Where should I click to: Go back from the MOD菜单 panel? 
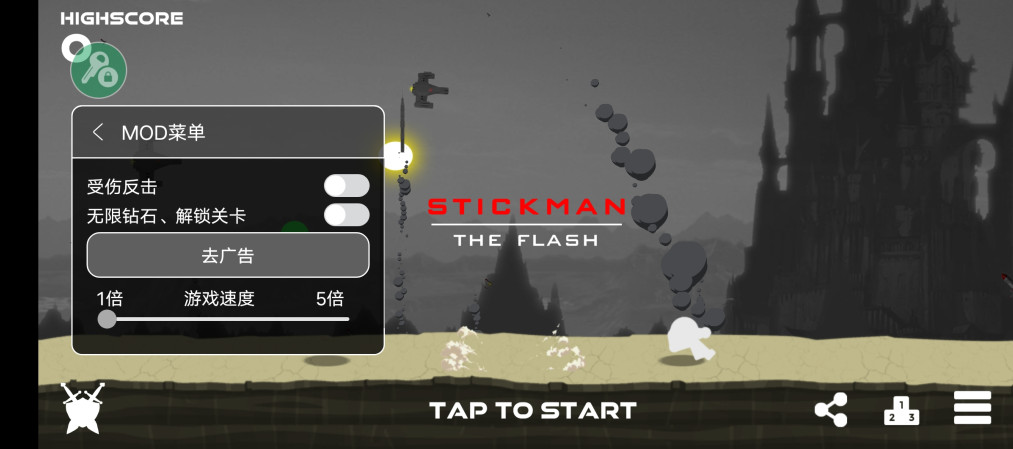pos(98,132)
